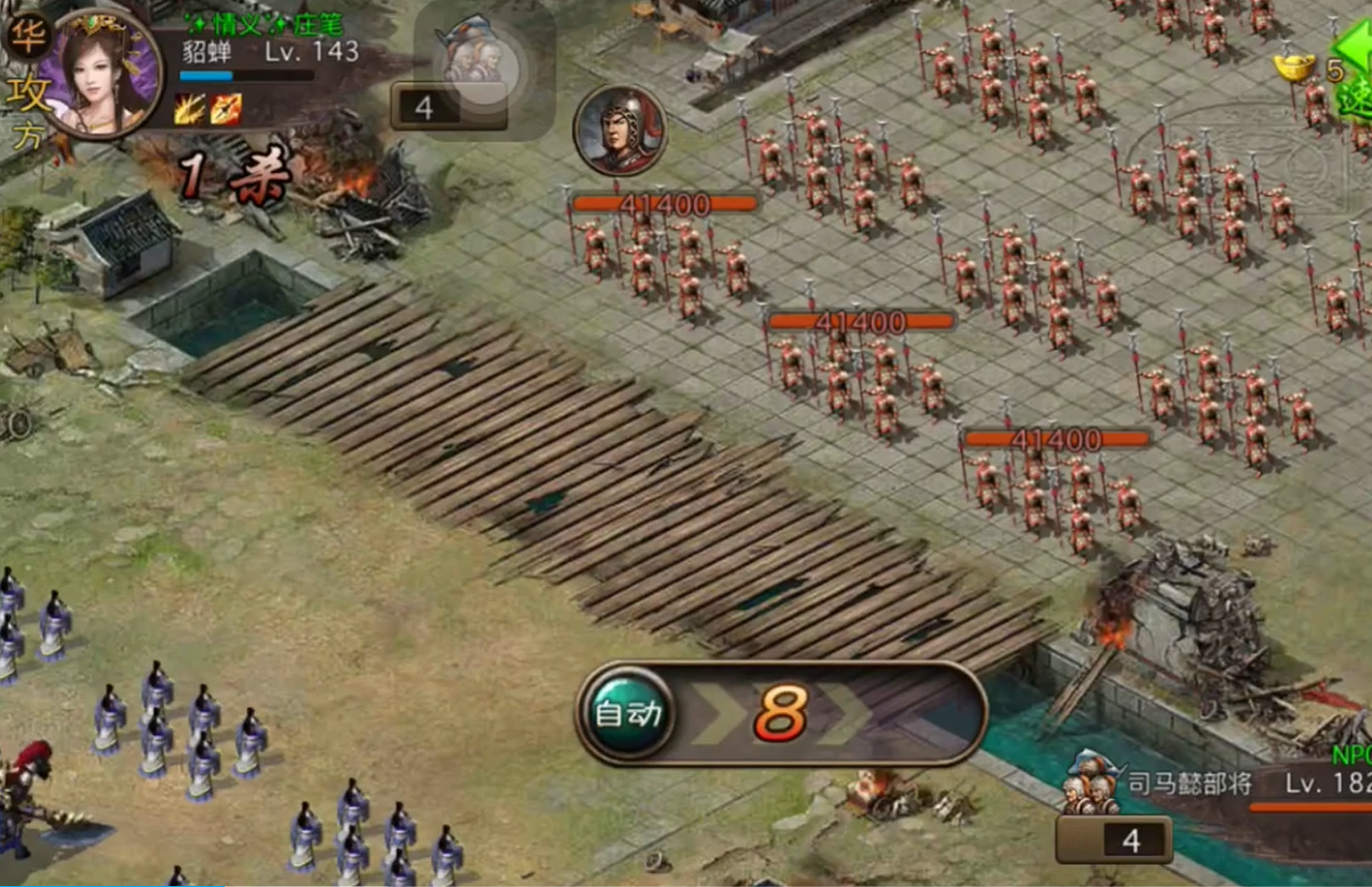Viewport: 1372px width, 887px height.
Task: Tap the green arrow button beside the gold ingot
Action: pyautogui.click(x=1356, y=71)
